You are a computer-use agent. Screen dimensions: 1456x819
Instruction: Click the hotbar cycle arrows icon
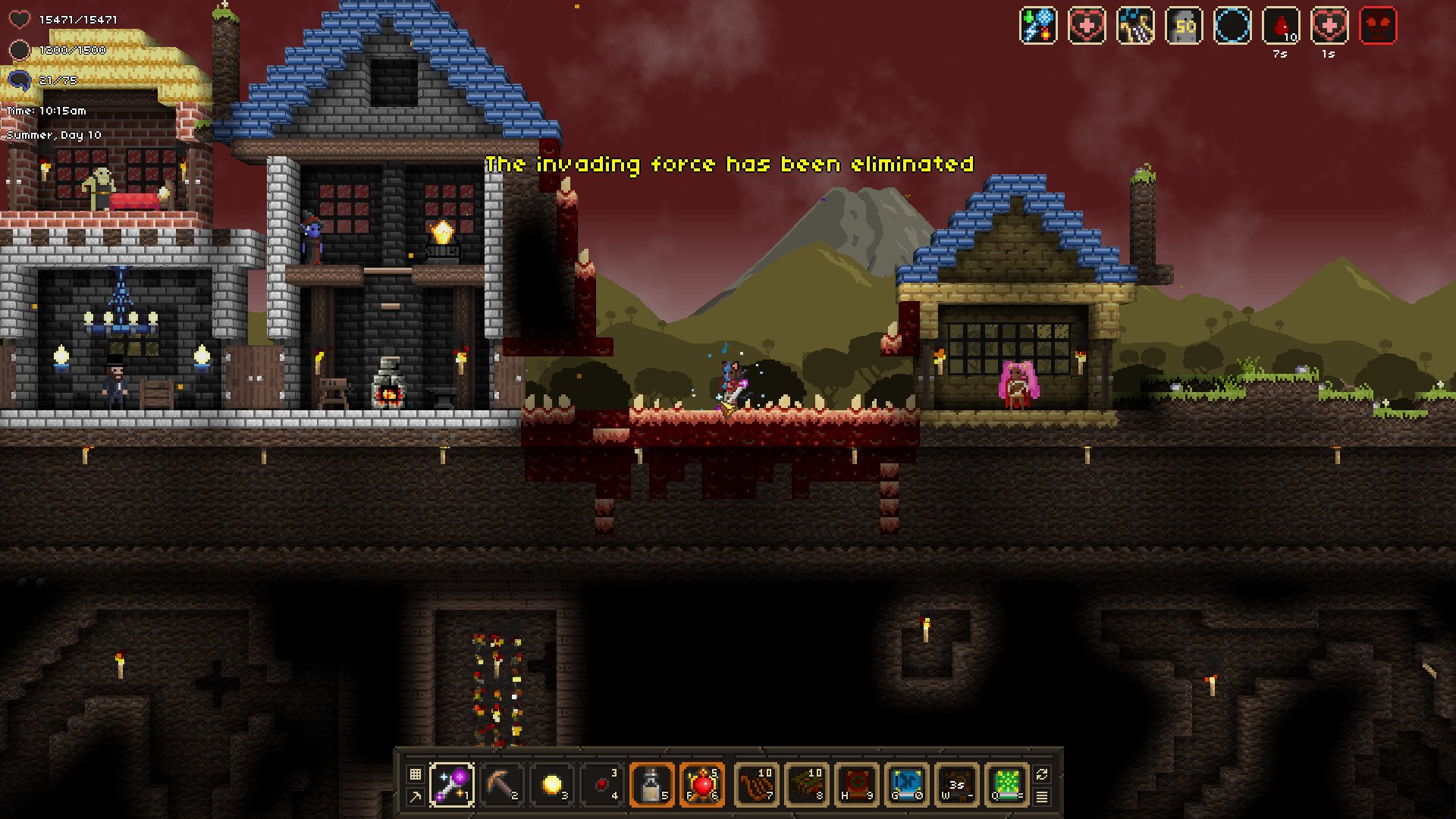point(1042,773)
